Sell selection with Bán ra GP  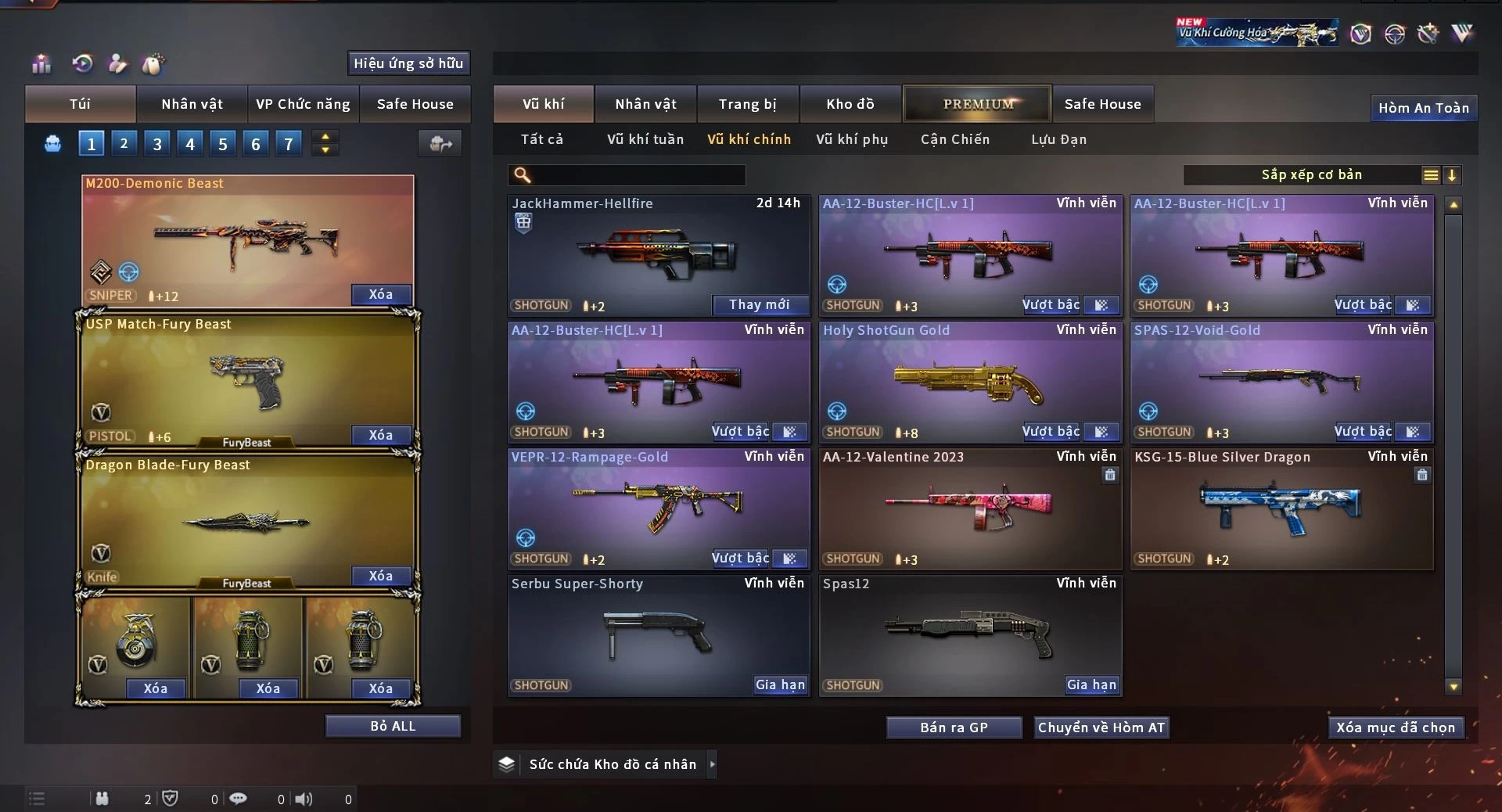954,728
